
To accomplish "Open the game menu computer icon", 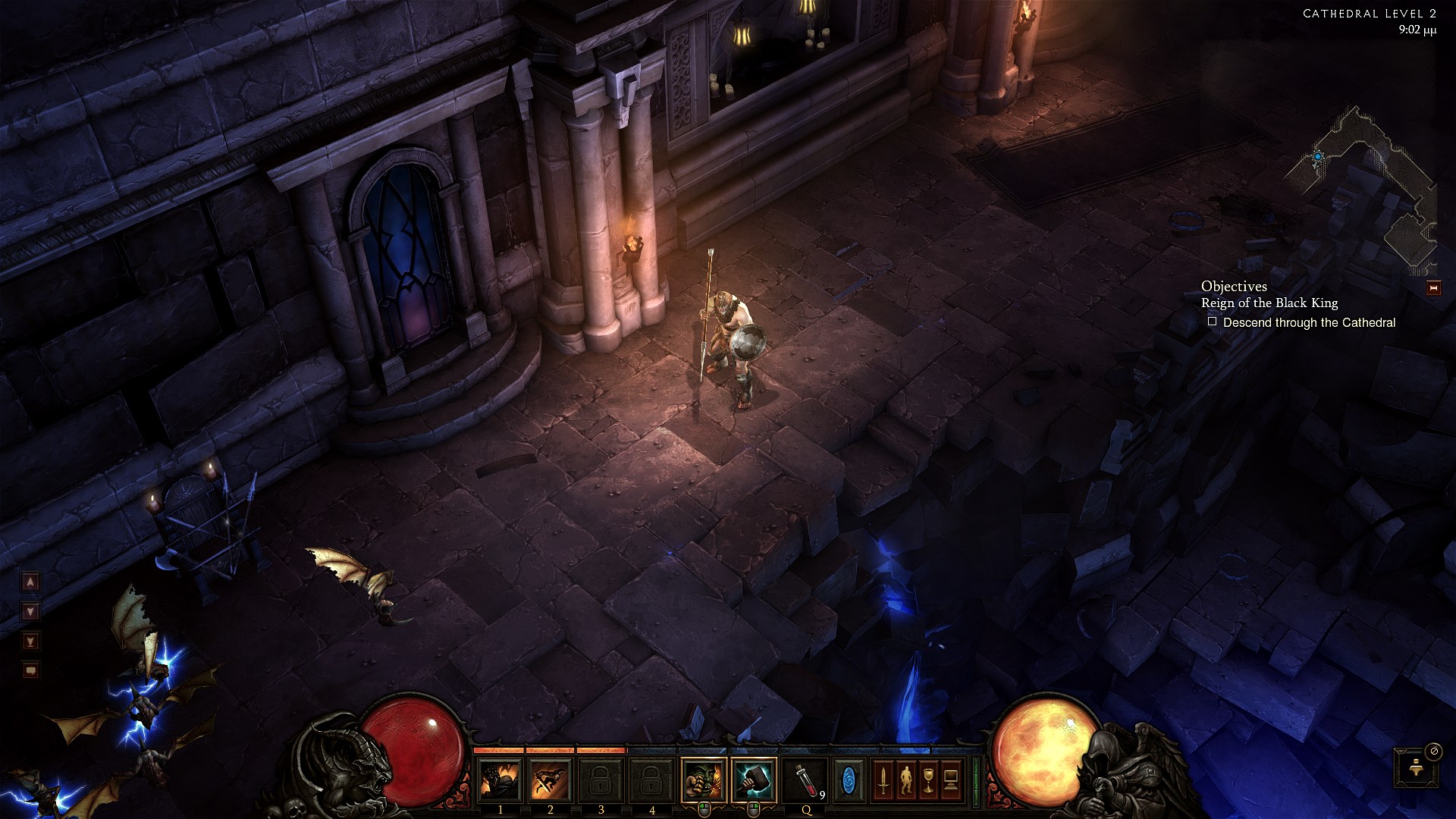I will pyautogui.click(x=951, y=780).
